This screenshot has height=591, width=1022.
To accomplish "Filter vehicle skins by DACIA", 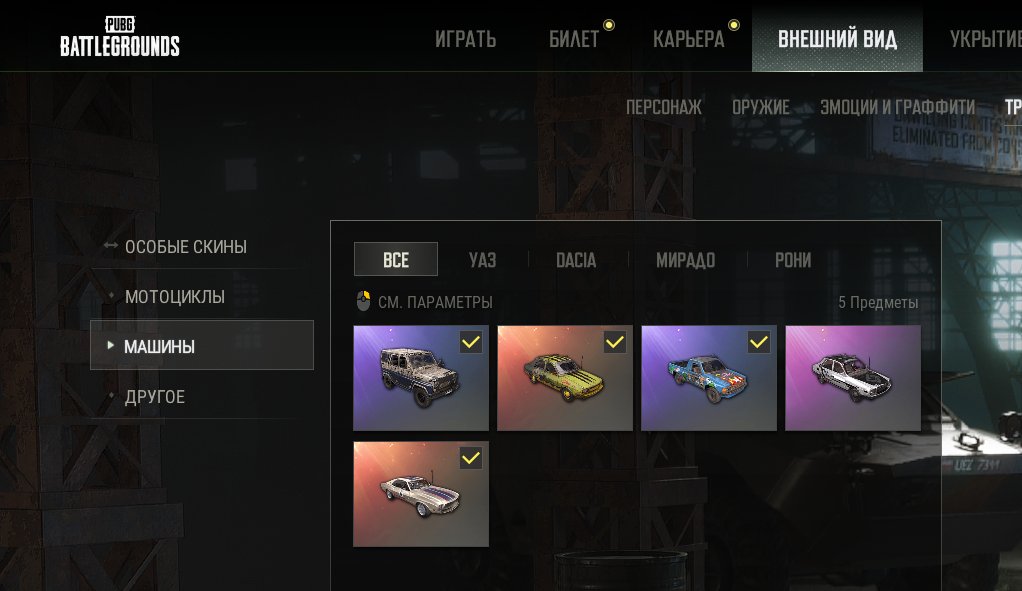I will point(576,260).
